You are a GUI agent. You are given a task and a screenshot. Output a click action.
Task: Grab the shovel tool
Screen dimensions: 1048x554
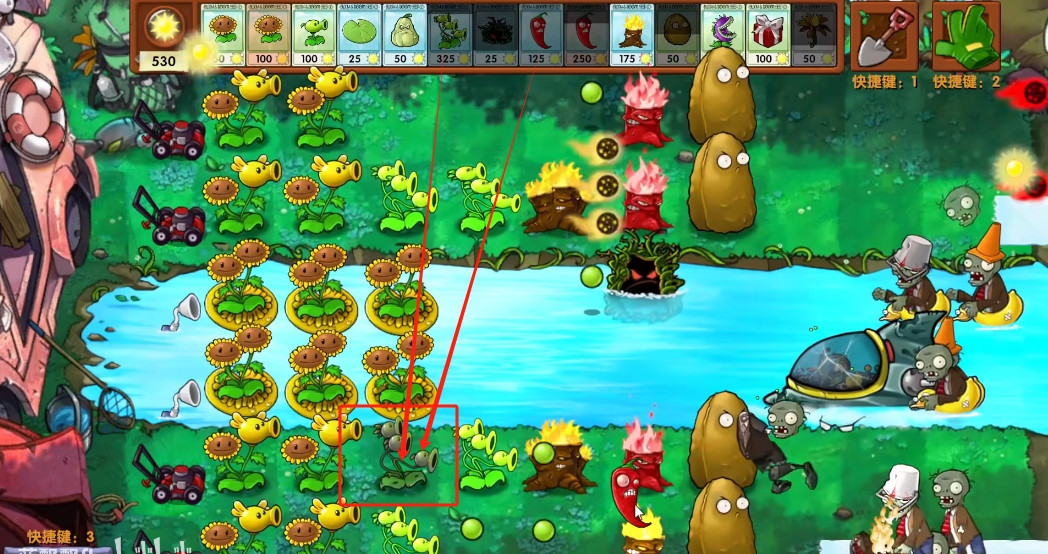click(x=885, y=36)
